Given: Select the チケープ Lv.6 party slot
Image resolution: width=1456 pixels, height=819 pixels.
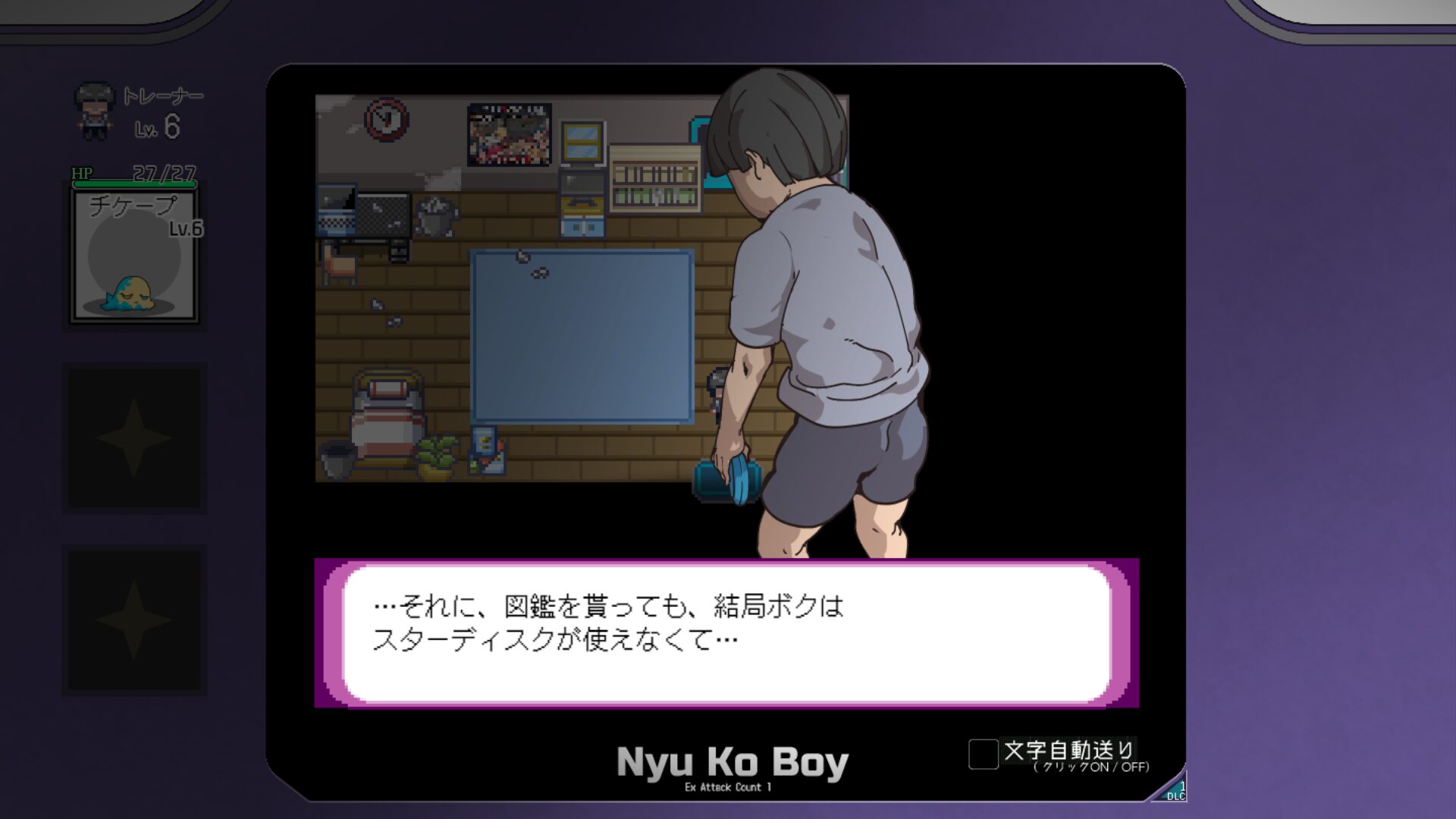Looking at the screenshot, I should click(x=134, y=256).
